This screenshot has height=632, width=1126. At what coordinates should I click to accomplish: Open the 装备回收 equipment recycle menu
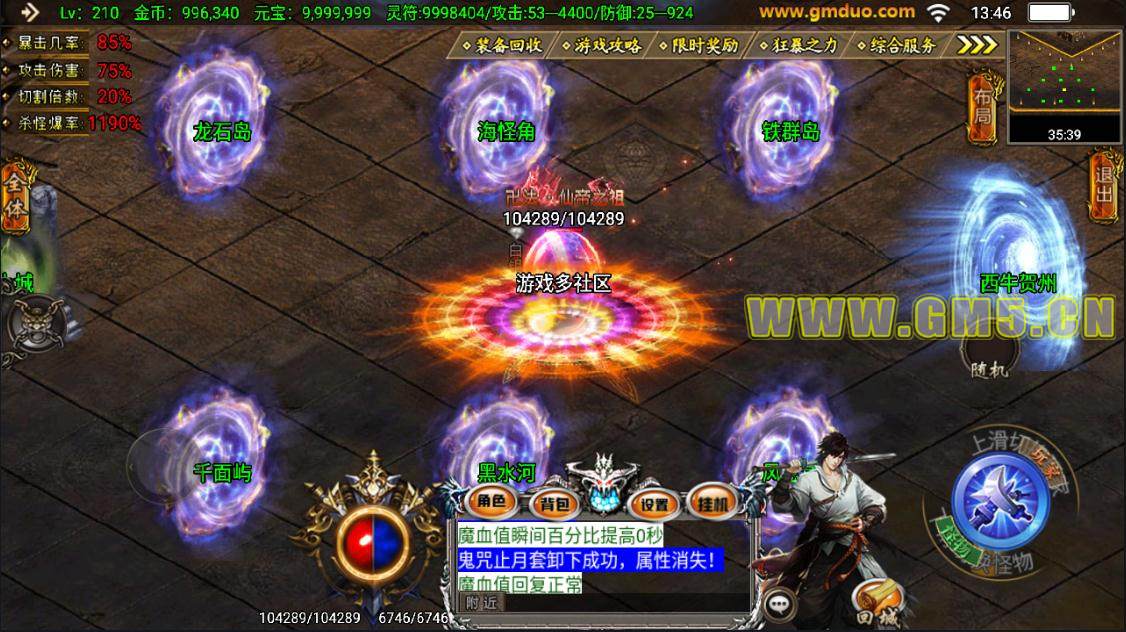click(502, 45)
